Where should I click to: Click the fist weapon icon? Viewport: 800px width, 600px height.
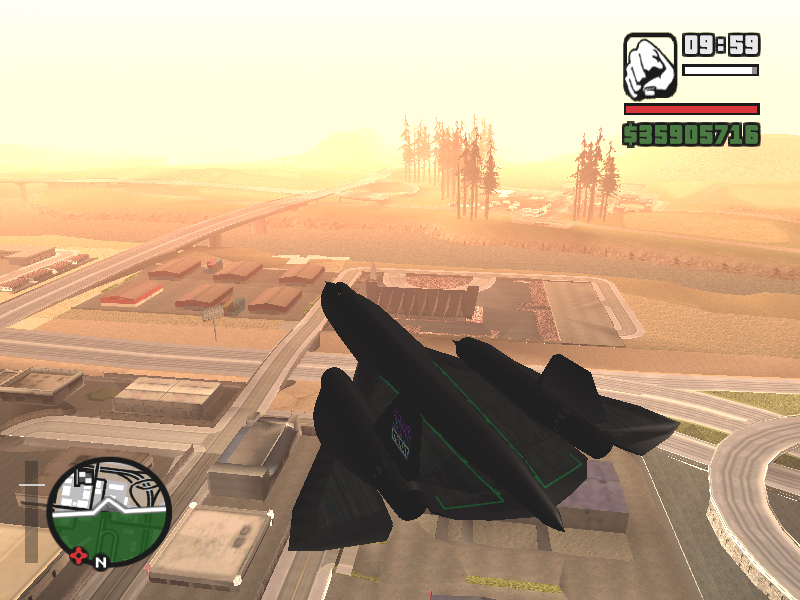[649, 65]
